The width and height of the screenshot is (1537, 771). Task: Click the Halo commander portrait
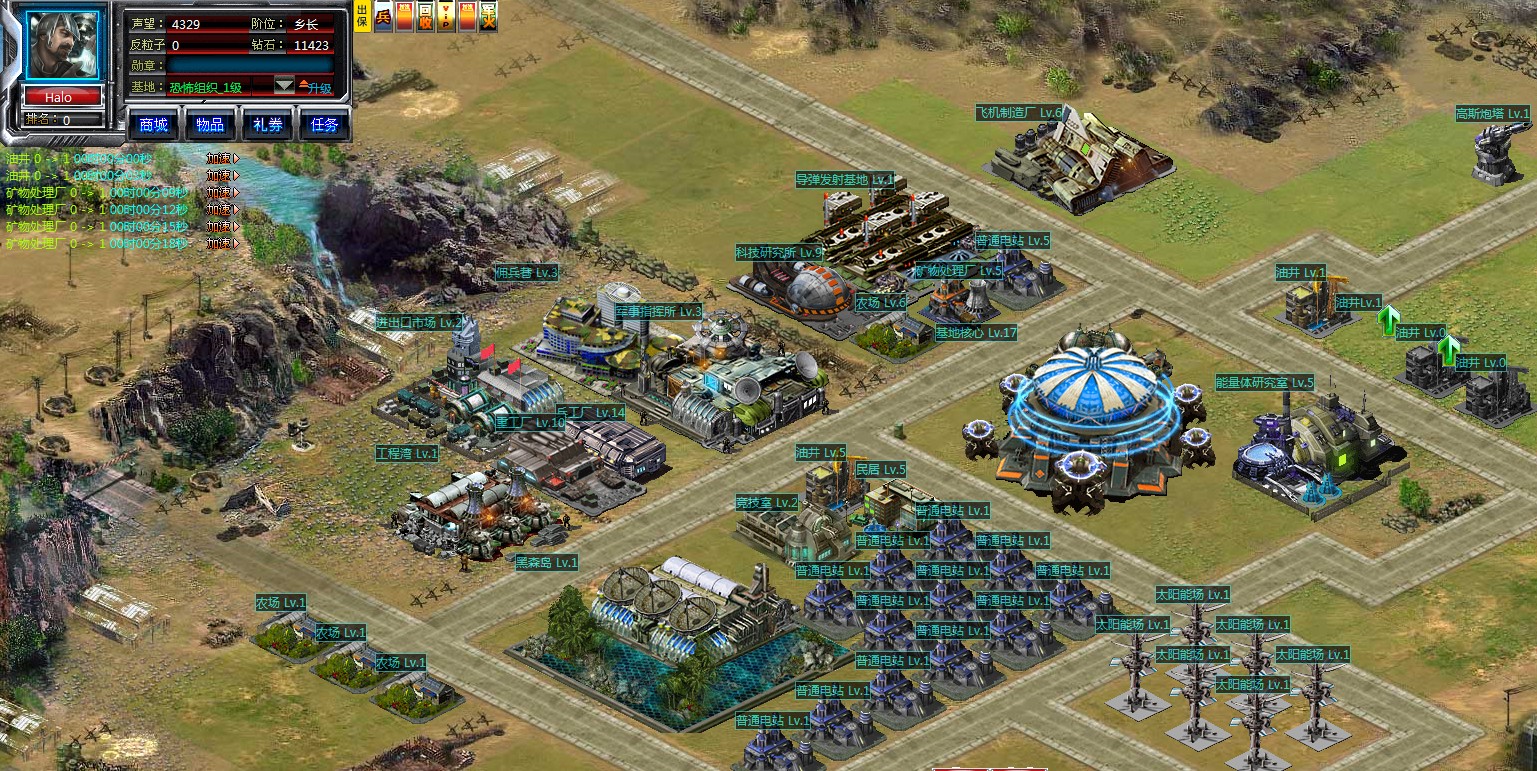(x=62, y=46)
